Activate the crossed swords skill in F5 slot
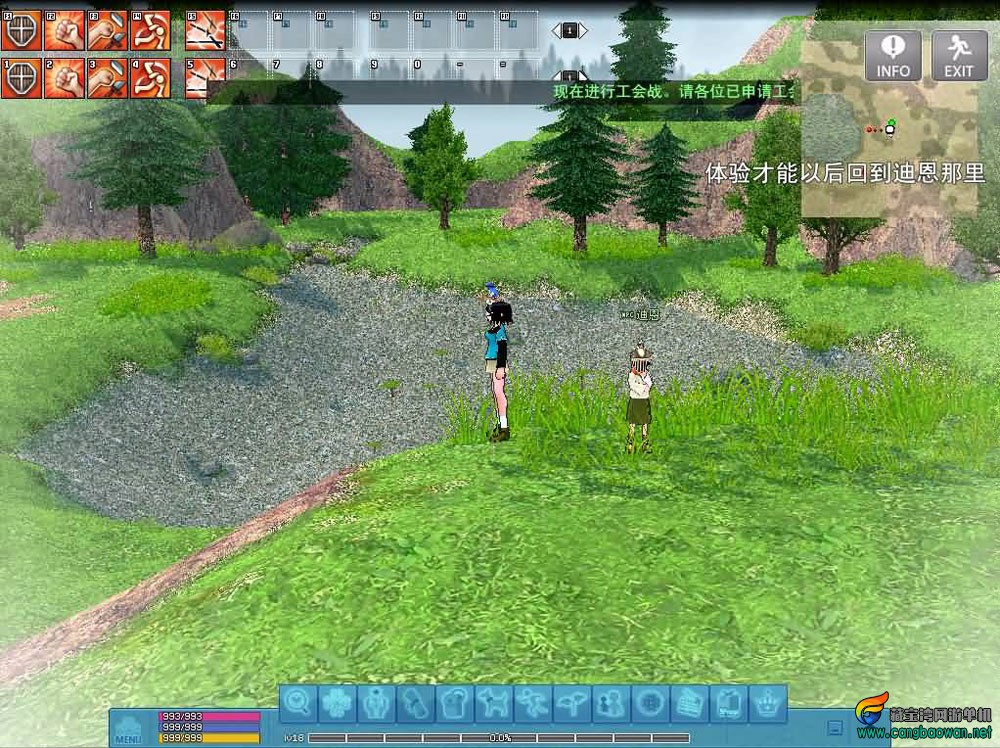 point(205,31)
